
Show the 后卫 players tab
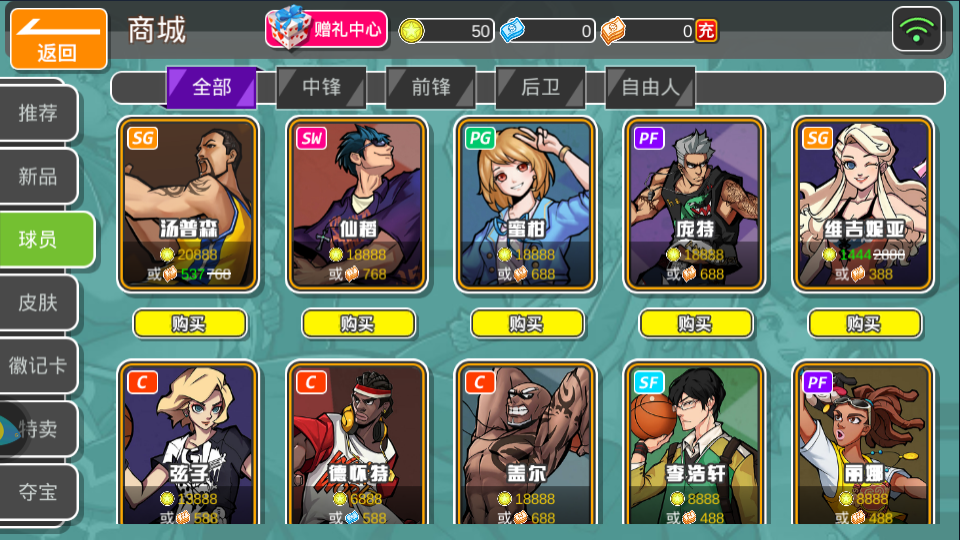(x=541, y=88)
